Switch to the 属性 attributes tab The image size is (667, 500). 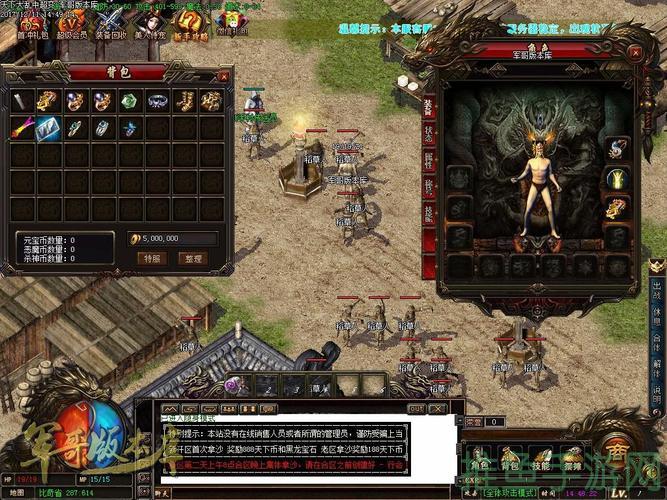pyautogui.click(x=428, y=160)
